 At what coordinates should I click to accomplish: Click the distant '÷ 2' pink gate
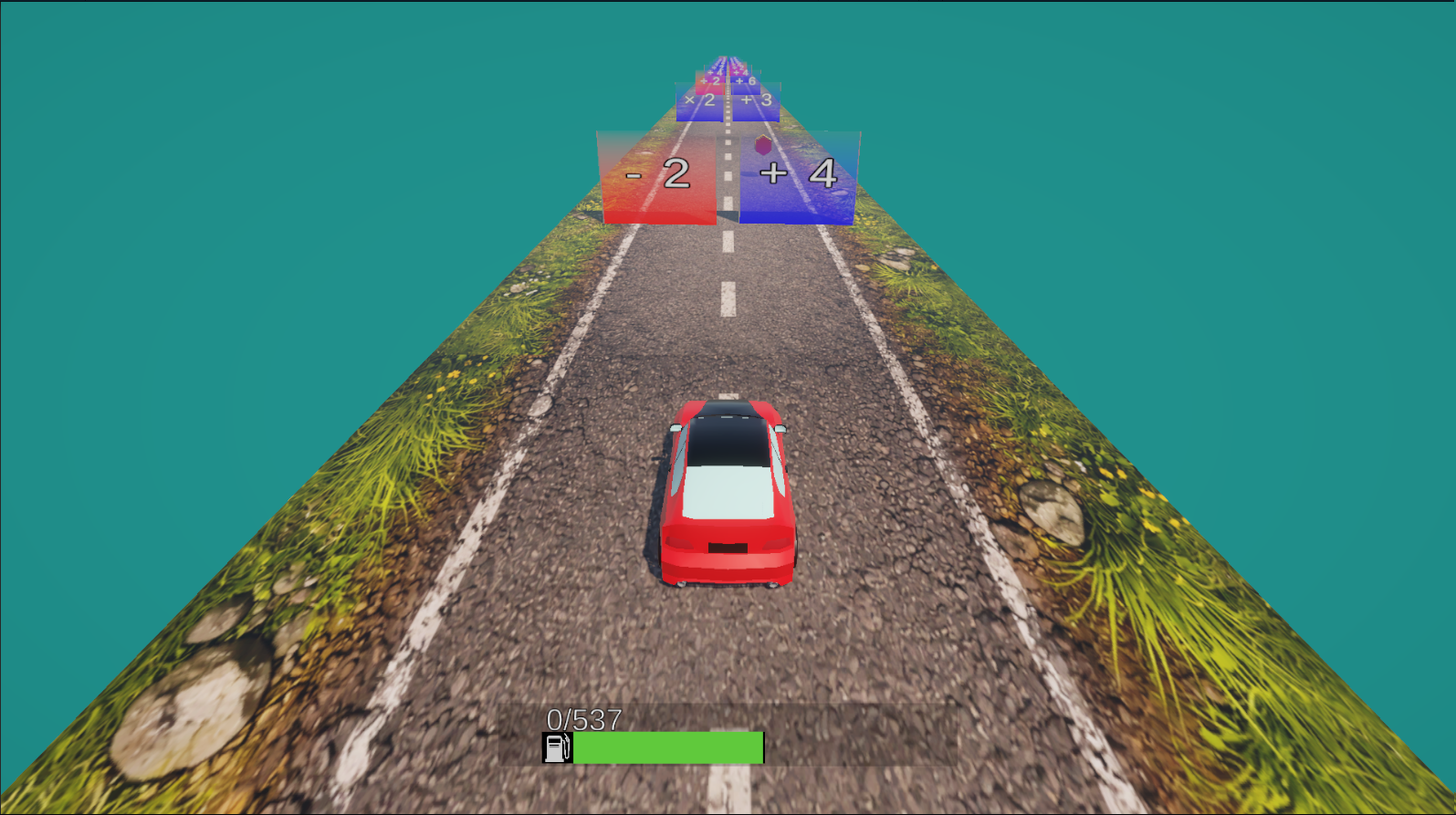(x=709, y=81)
